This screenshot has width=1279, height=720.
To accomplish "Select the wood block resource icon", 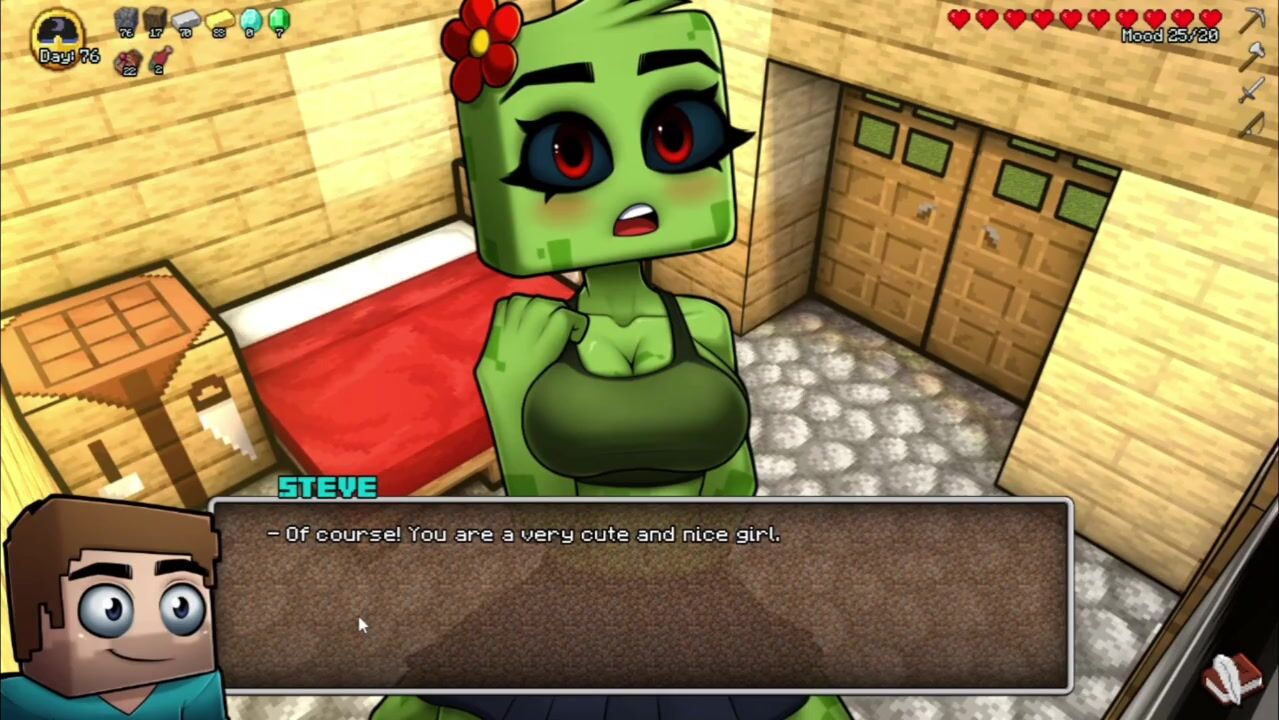I will click(x=155, y=19).
